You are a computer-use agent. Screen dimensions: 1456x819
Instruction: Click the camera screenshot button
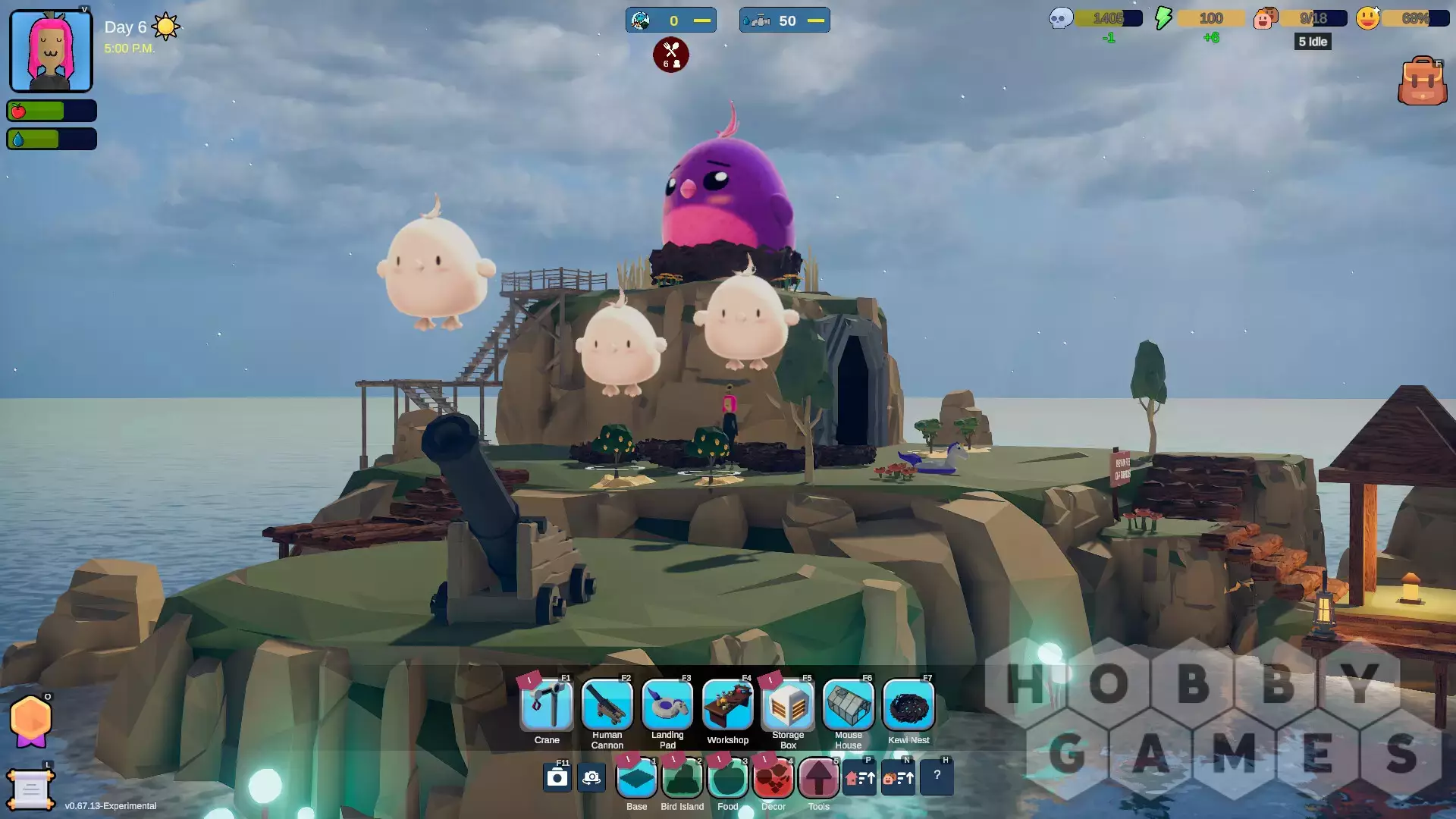557,778
